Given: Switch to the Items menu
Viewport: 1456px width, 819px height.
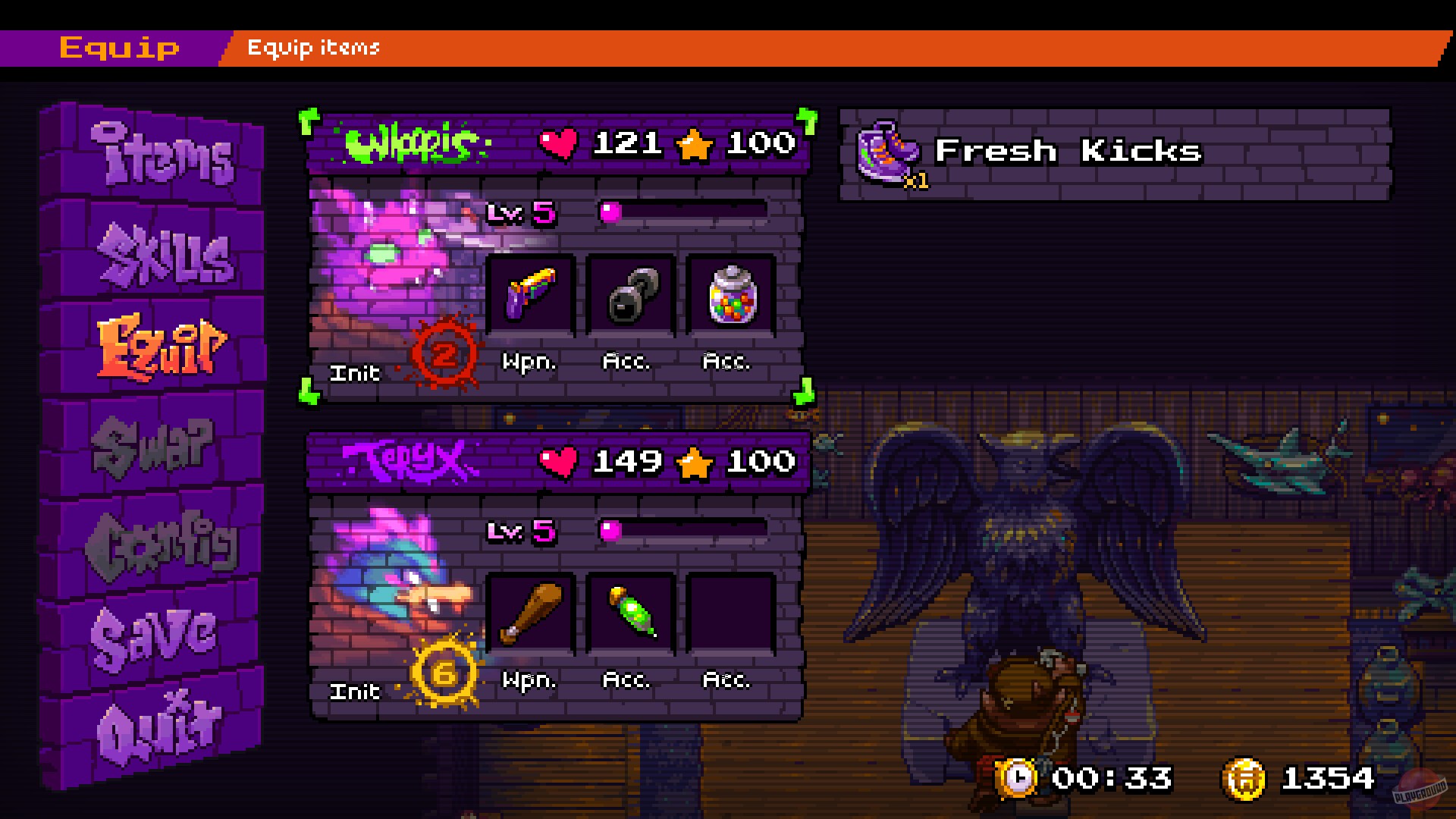Looking at the screenshot, I should [x=163, y=155].
